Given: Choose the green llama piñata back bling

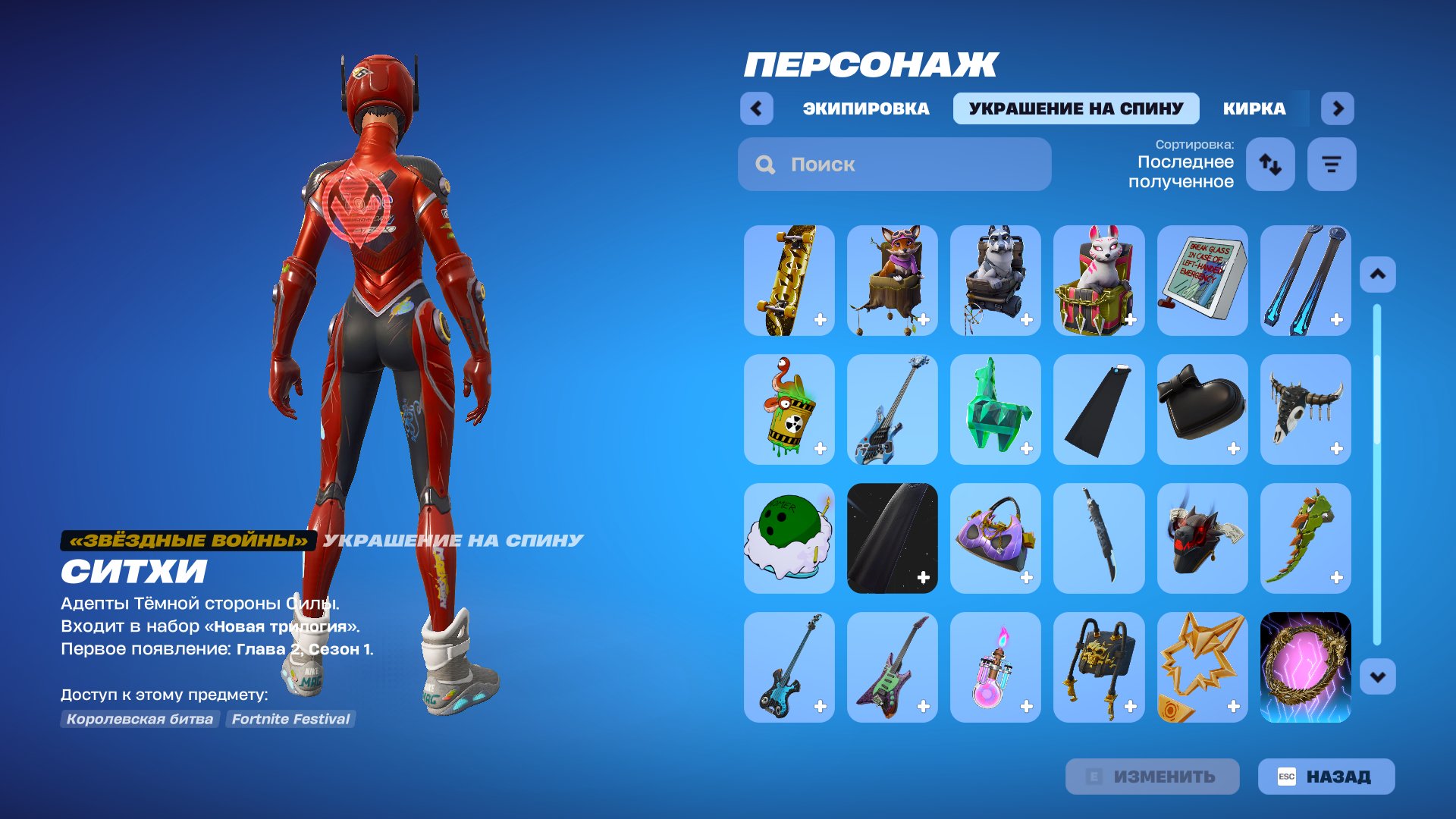Looking at the screenshot, I should tap(996, 409).
